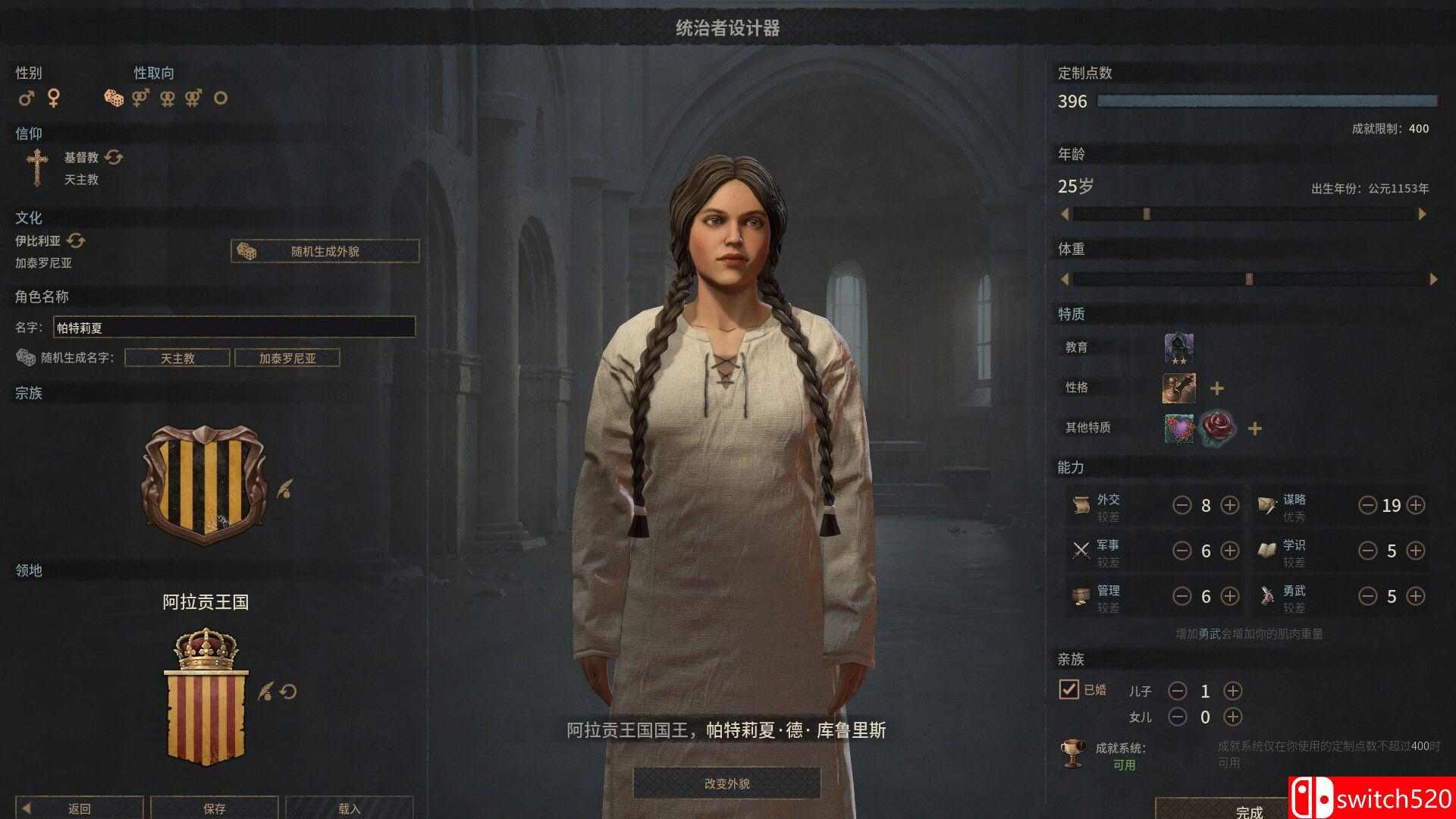Increase the 儿子 sons count
The image size is (1456, 819).
tap(1234, 691)
